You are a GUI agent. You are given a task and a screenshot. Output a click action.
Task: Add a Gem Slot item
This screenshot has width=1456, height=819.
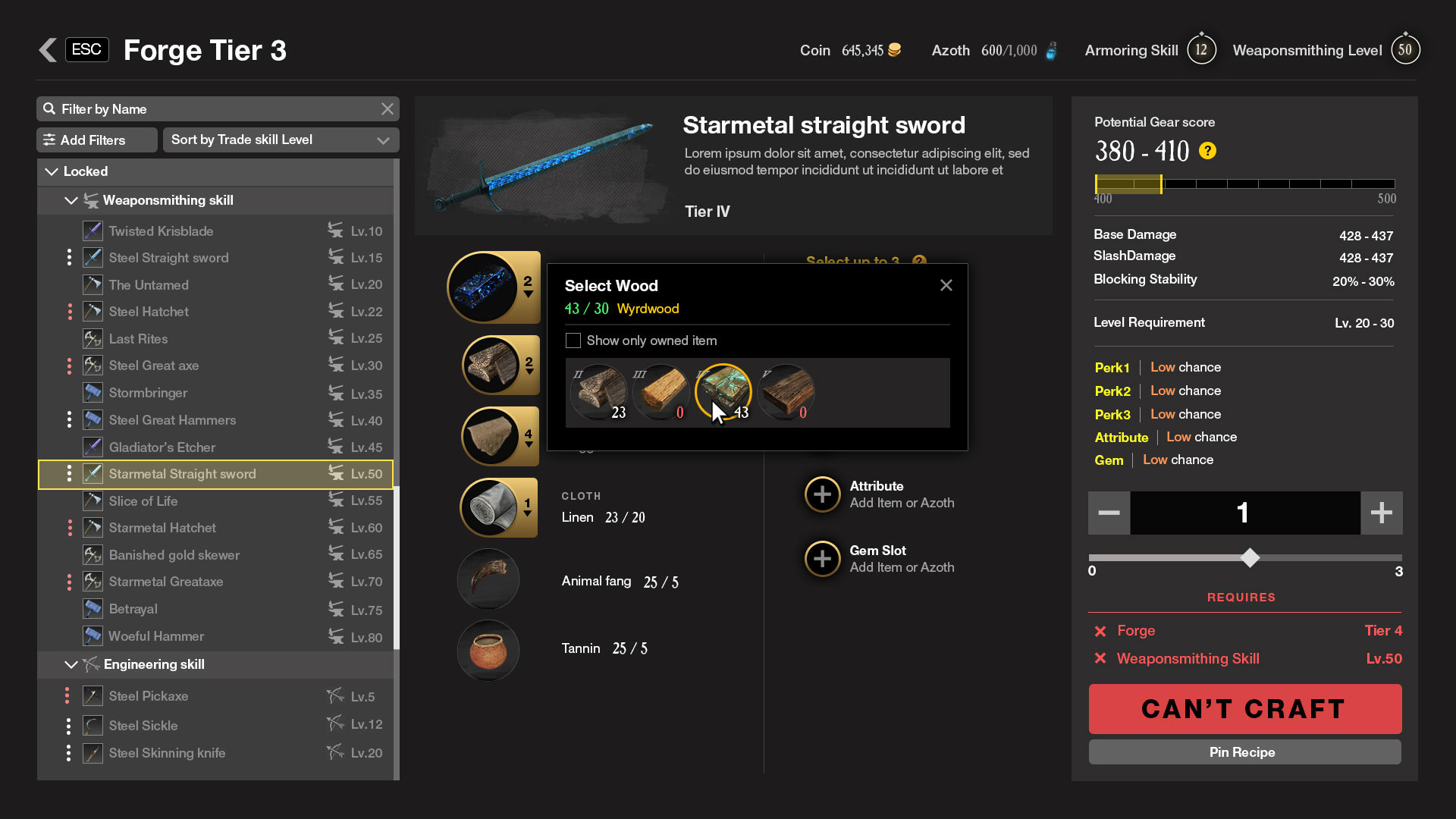(822, 559)
